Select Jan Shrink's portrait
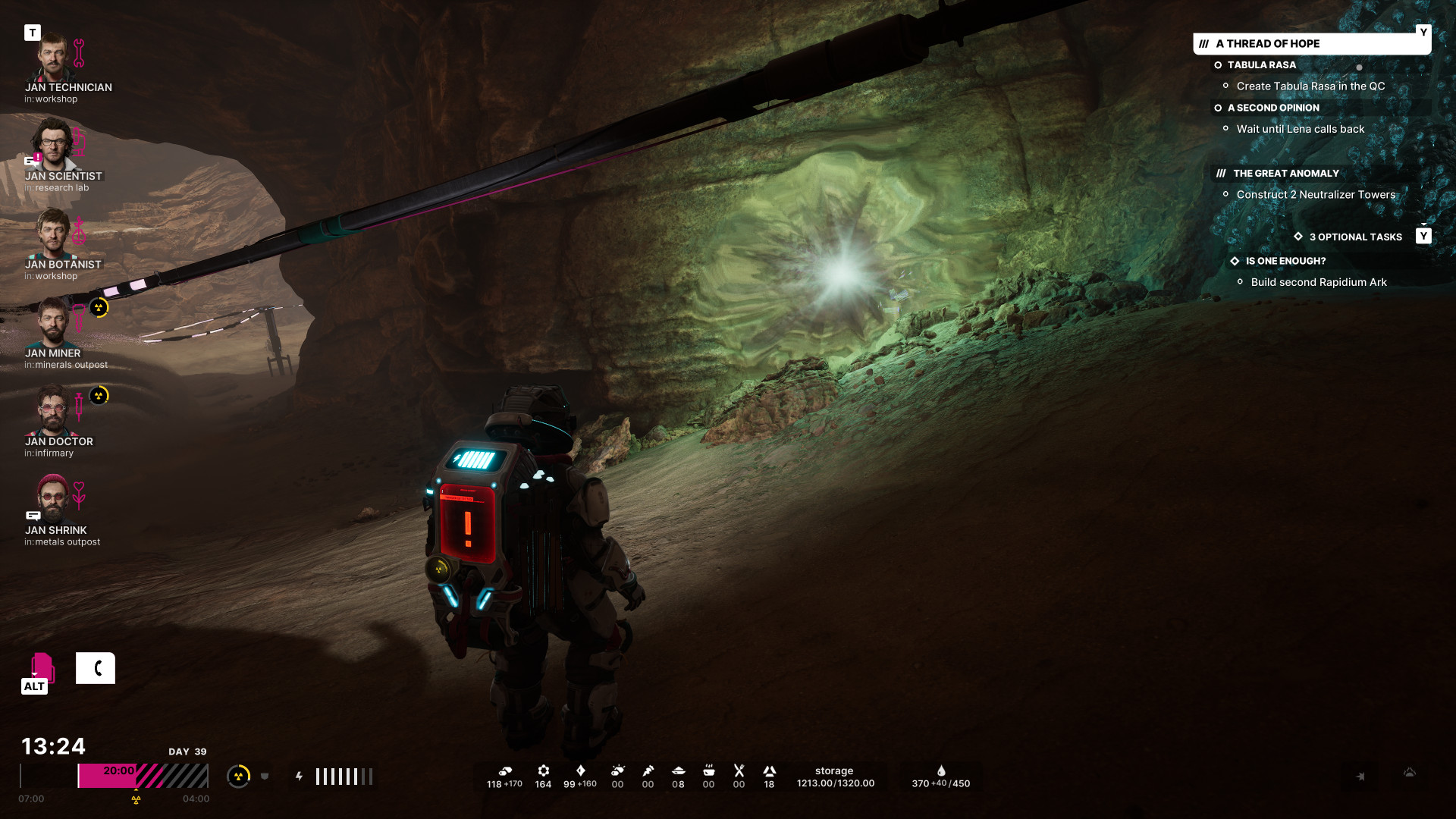This screenshot has width=1456, height=819. coord(53,499)
